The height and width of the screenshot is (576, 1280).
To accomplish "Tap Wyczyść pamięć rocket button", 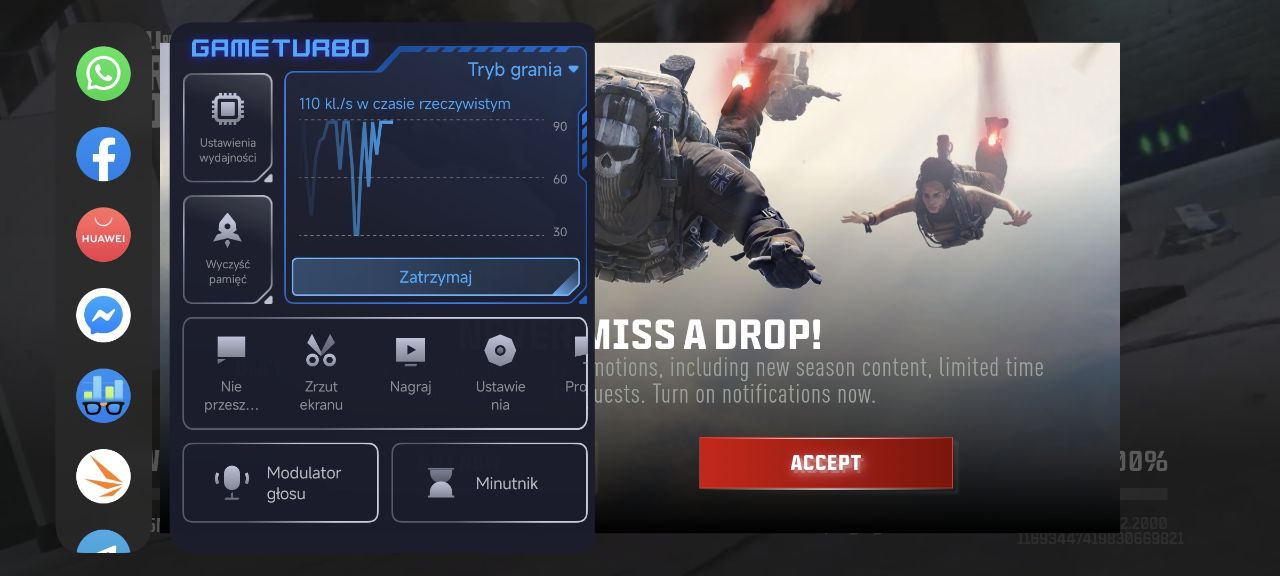I will click(x=228, y=249).
